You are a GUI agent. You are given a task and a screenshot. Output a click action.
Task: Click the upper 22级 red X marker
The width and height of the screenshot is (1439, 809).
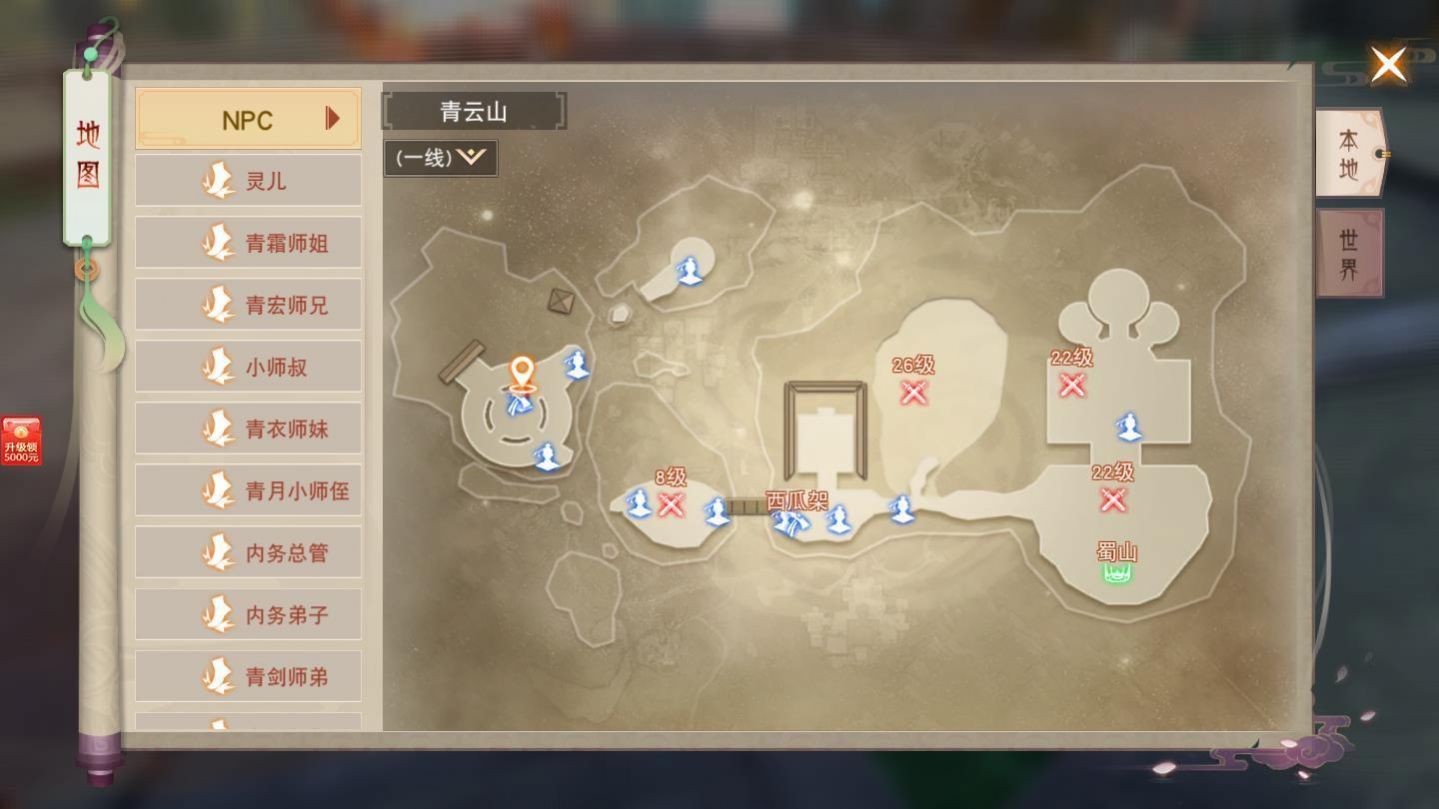(x=1072, y=384)
